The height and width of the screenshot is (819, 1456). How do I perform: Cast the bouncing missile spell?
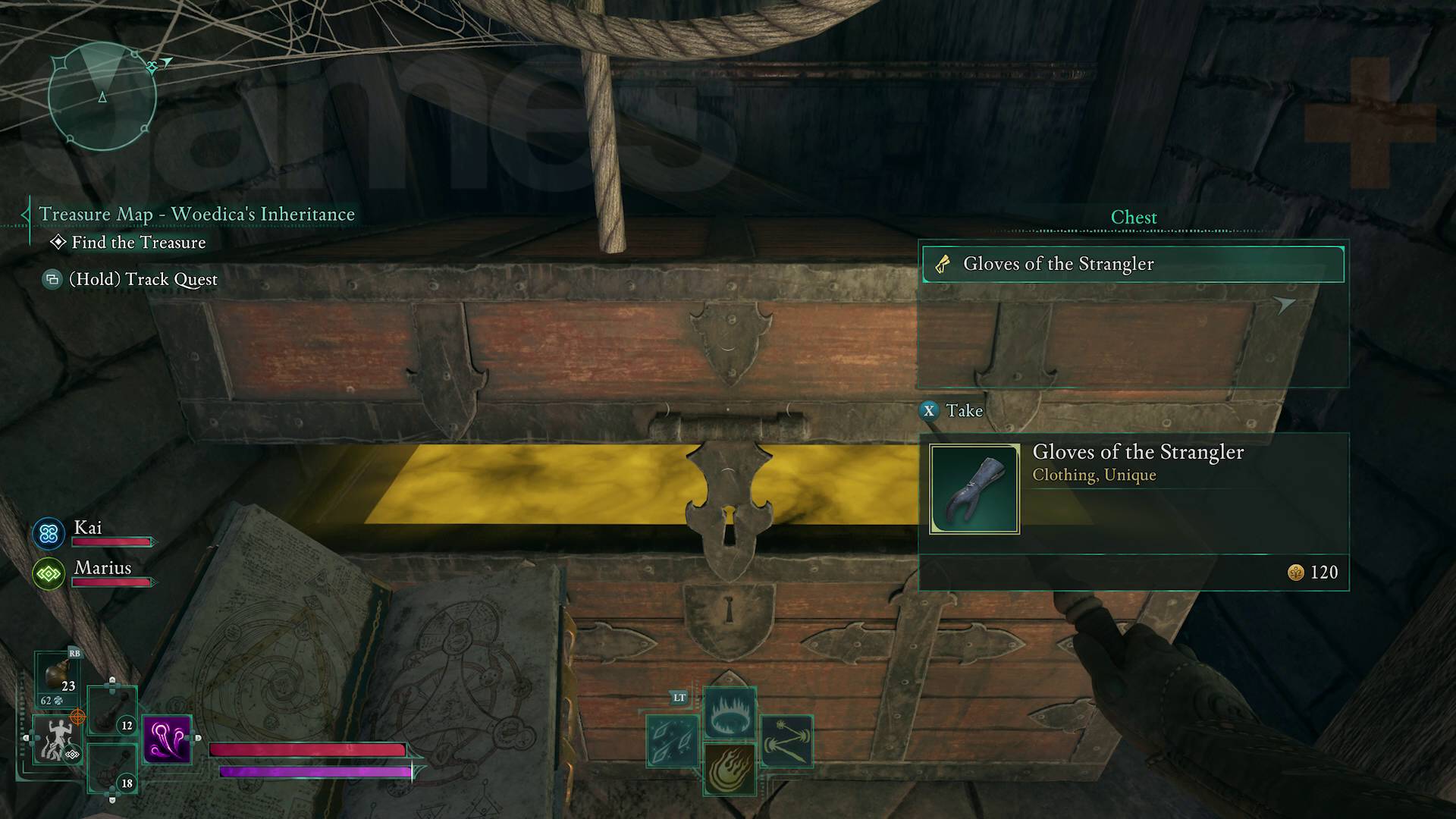tap(786, 741)
